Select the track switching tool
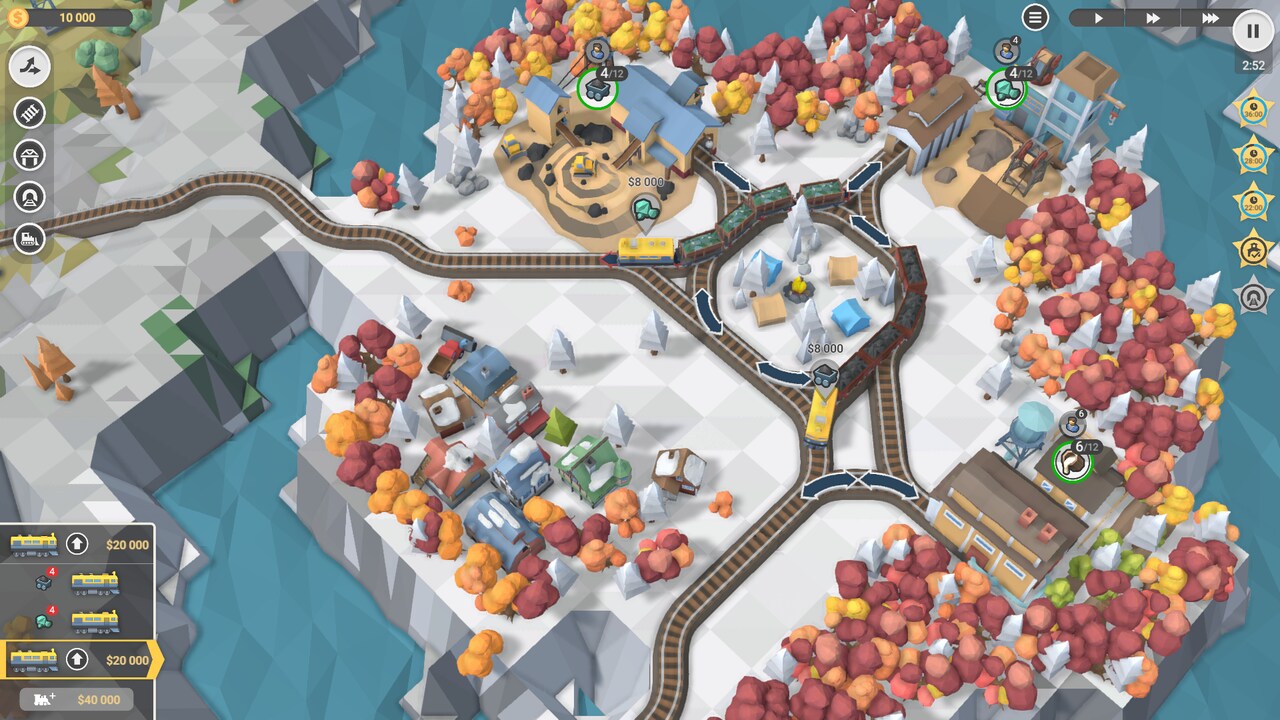Screen dimensions: 1280x720 (27, 68)
